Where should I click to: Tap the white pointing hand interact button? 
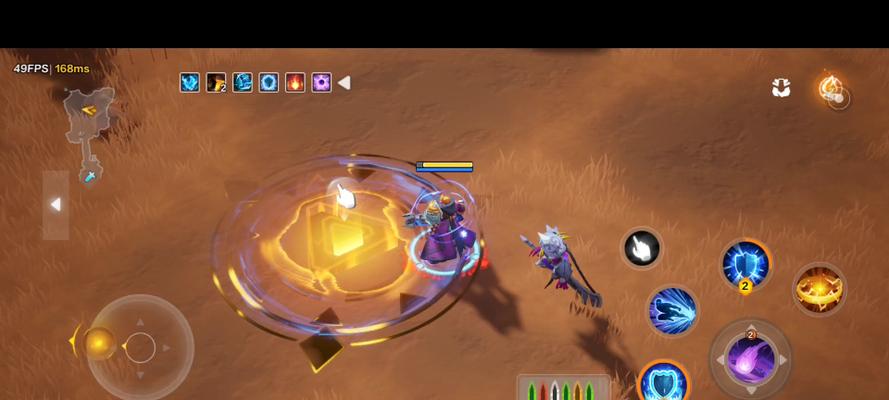click(641, 248)
